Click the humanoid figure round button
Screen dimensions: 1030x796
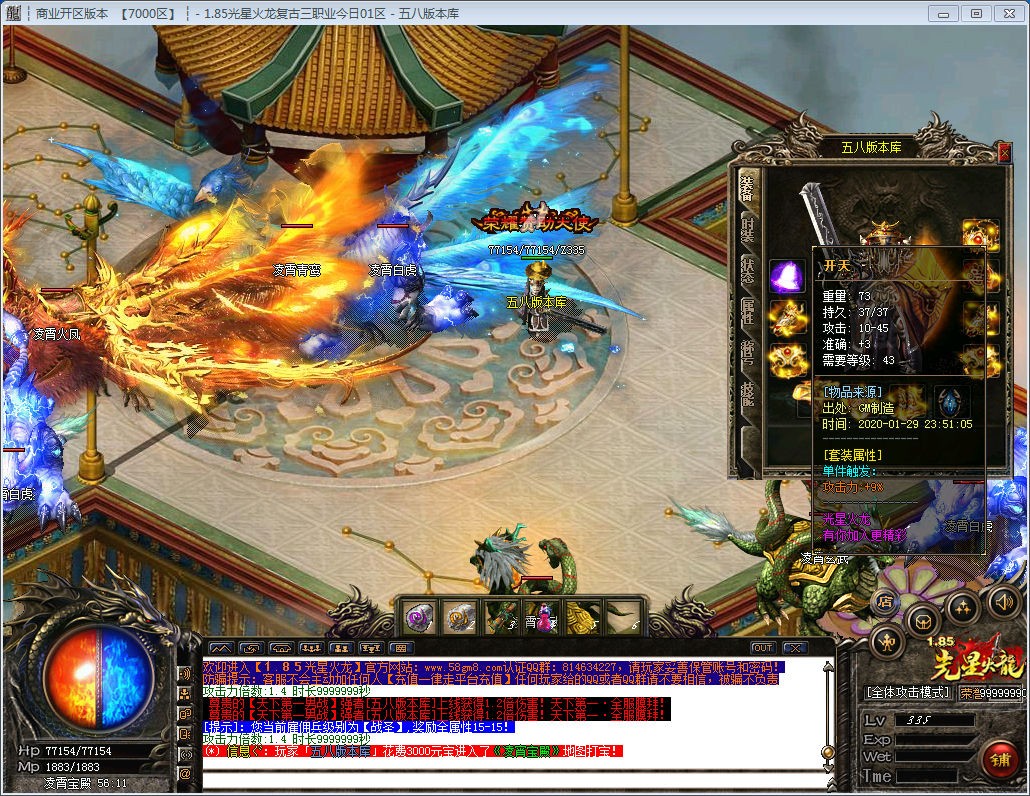tap(888, 640)
